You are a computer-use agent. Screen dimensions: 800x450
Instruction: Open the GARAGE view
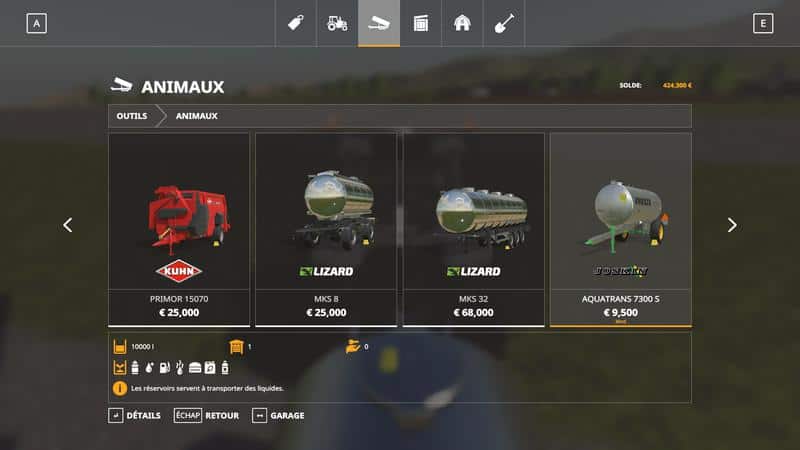click(278, 415)
